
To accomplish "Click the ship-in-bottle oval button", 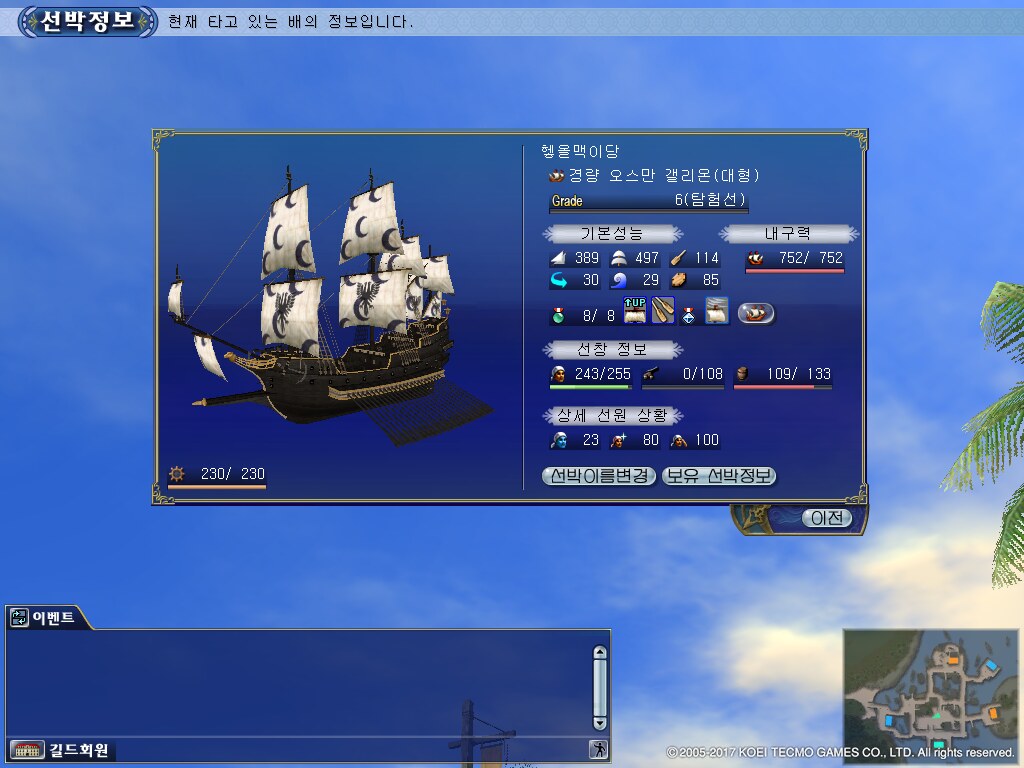I will [x=756, y=313].
